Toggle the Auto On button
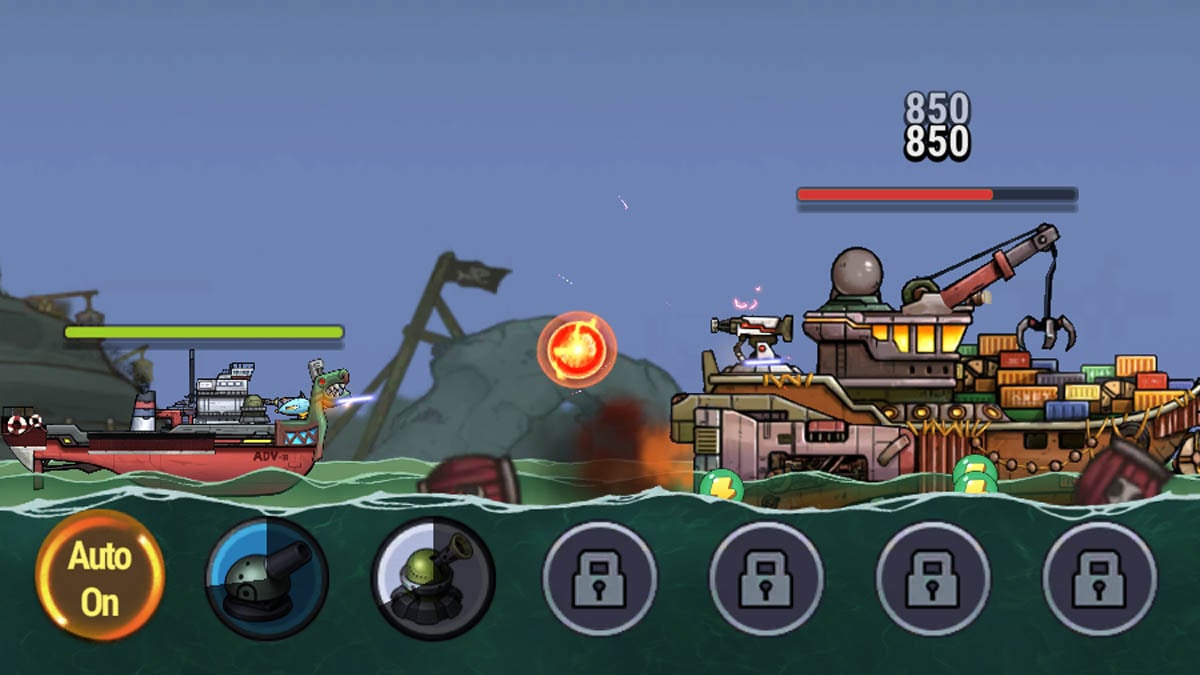The width and height of the screenshot is (1200, 675). pos(100,577)
